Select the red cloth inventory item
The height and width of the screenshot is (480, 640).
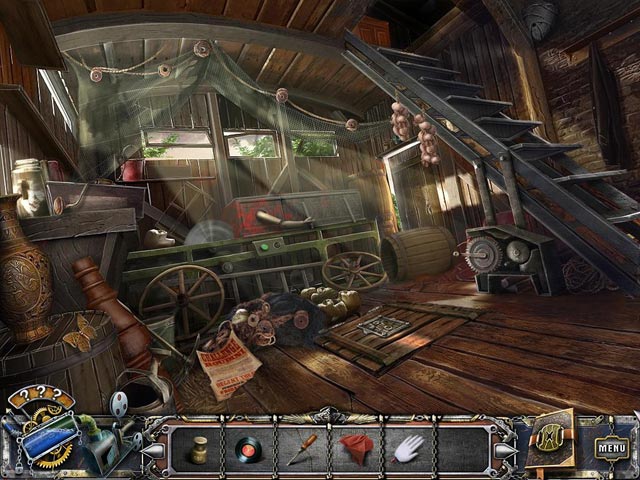354,447
